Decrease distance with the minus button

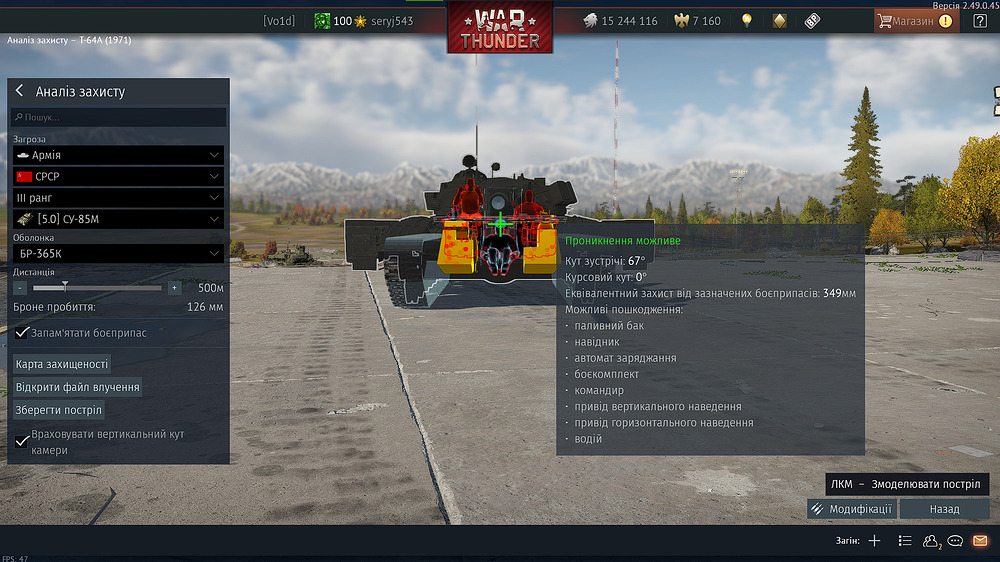pyautogui.click(x=20, y=288)
